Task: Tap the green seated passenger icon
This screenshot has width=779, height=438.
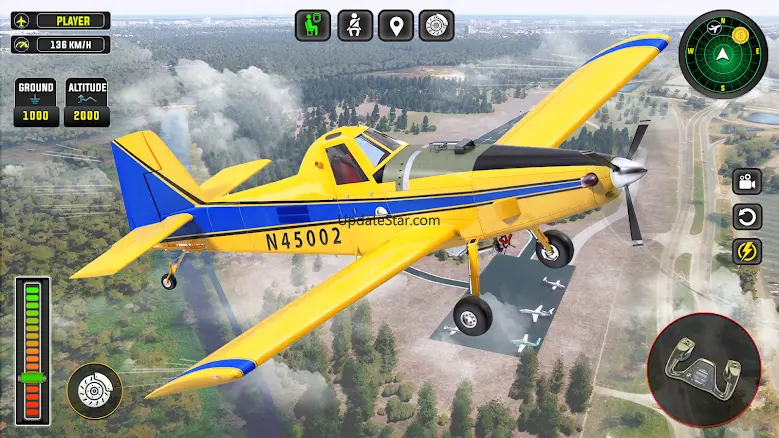Action: click(x=312, y=25)
